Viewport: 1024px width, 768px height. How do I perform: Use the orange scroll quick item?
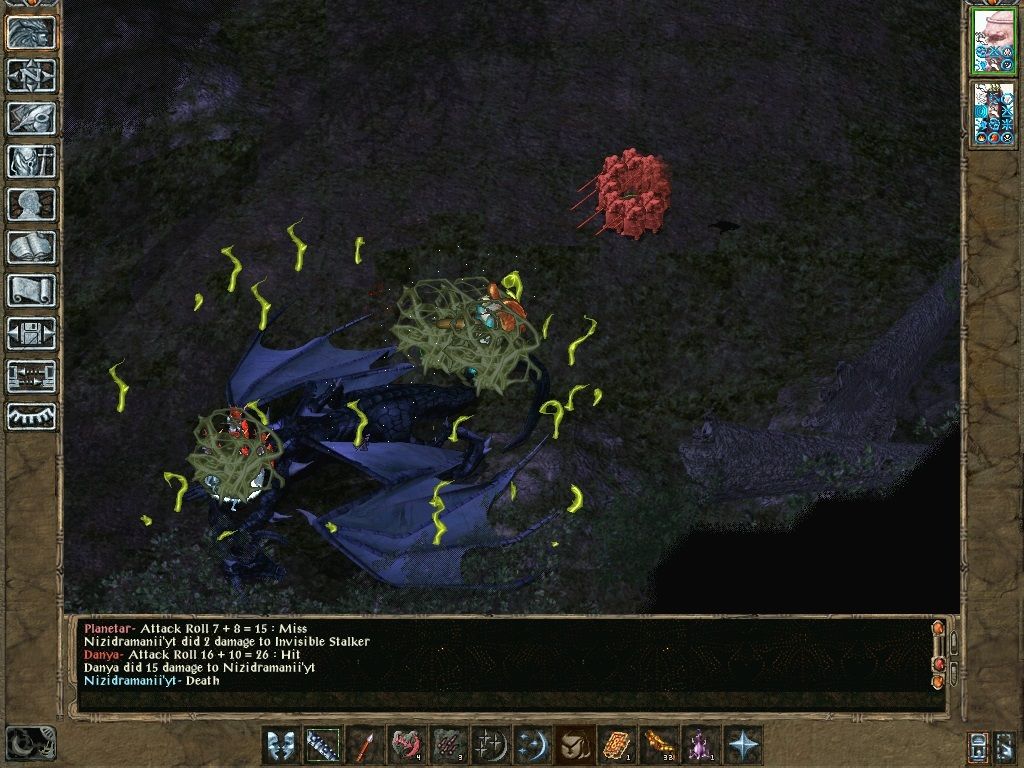point(616,746)
